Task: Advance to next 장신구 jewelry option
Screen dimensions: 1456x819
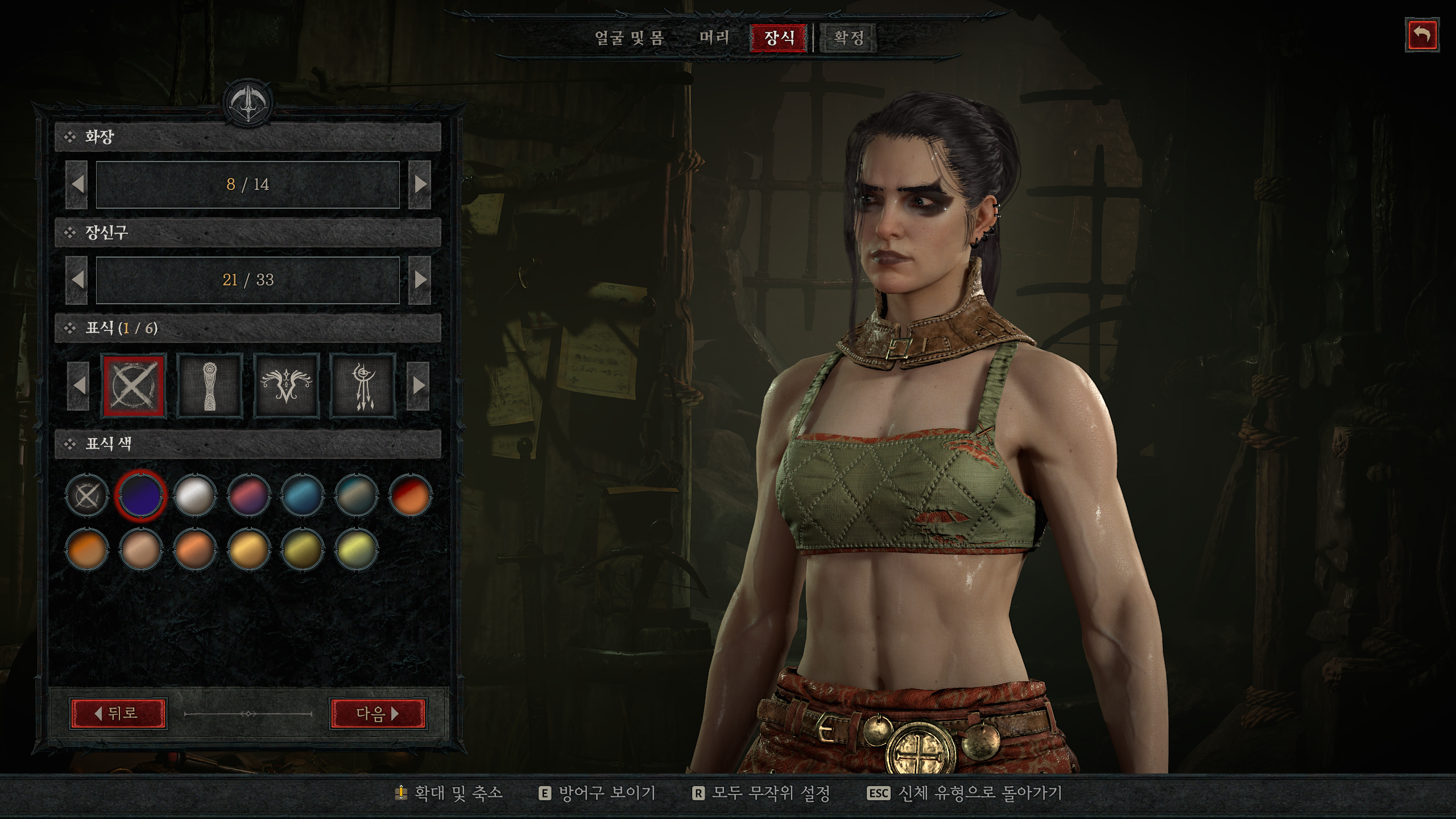Action: [420, 280]
